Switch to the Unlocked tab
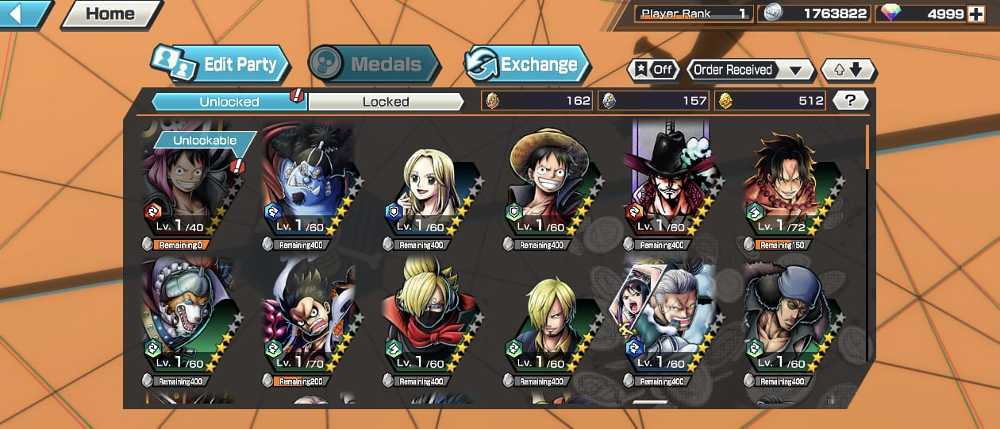This screenshot has width=1000, height=429. [x=229, y=101]
